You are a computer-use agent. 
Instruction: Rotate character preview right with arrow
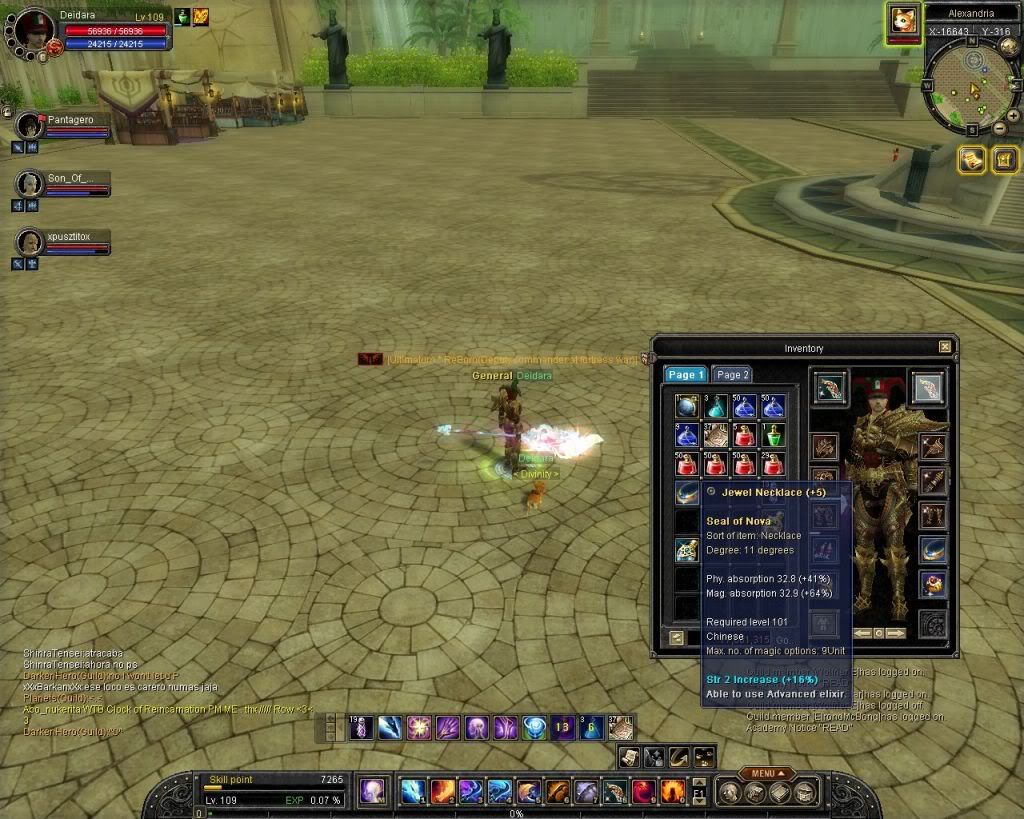tap(896, 633)
